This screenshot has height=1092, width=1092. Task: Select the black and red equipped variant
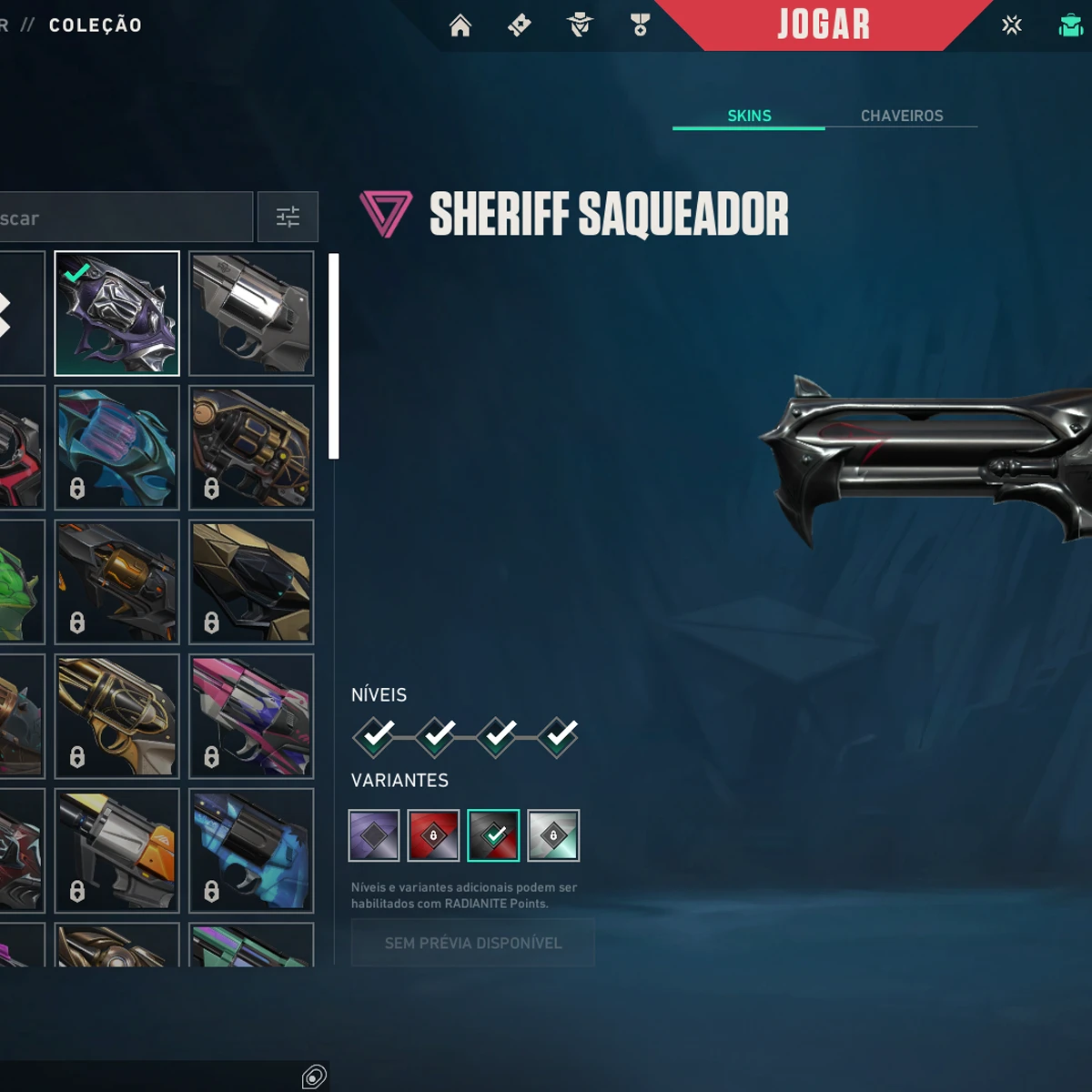493,835
